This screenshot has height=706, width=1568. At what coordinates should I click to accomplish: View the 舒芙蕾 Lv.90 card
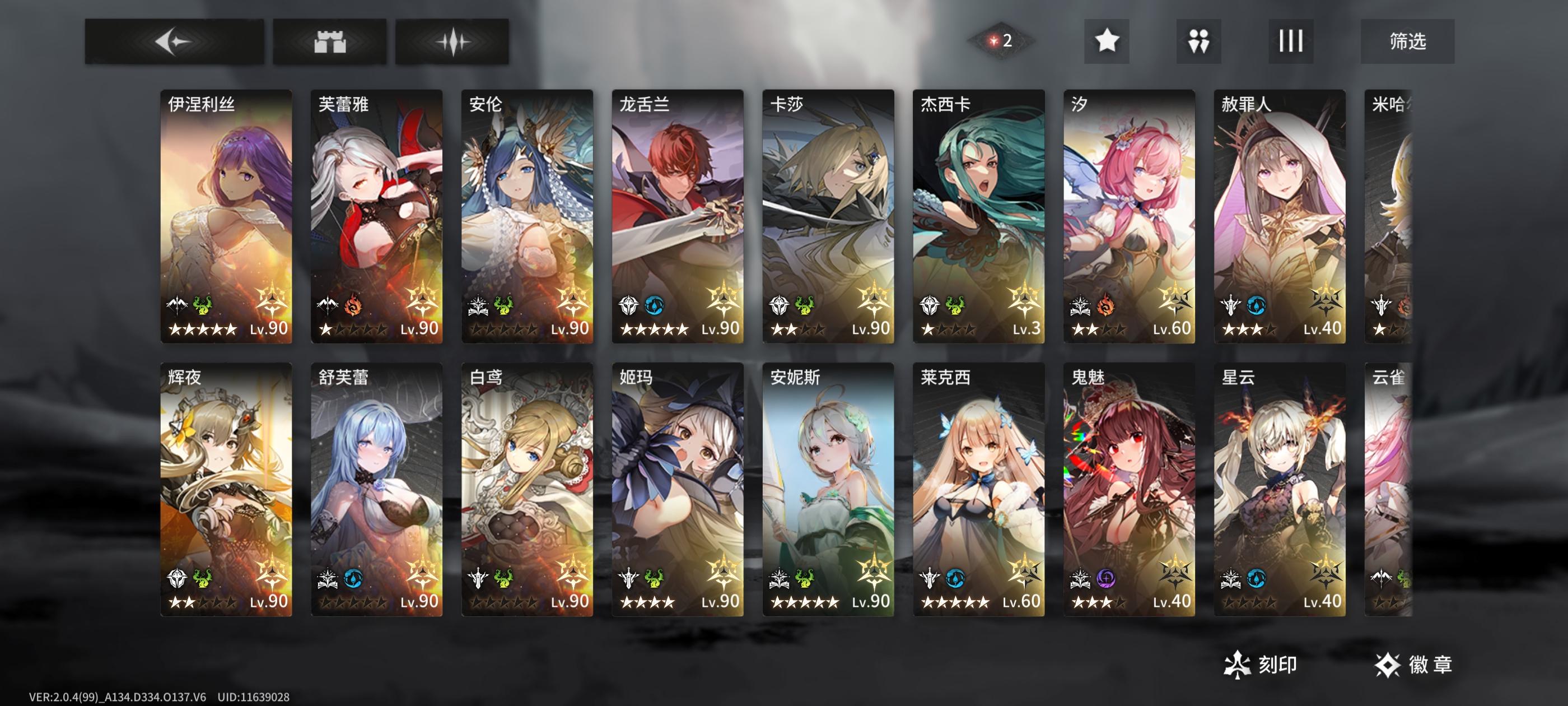tap(377, 487)
